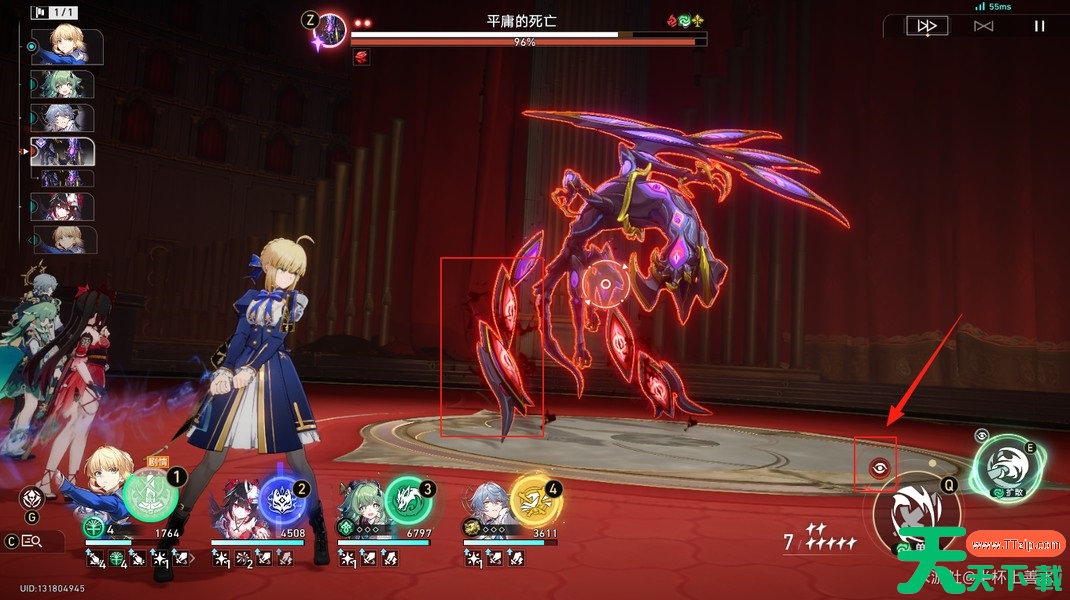Image resolution: width=1070 pixels, height=600 pixels.
Task: Activate the green skill marked E
Action: (1006, 468)
